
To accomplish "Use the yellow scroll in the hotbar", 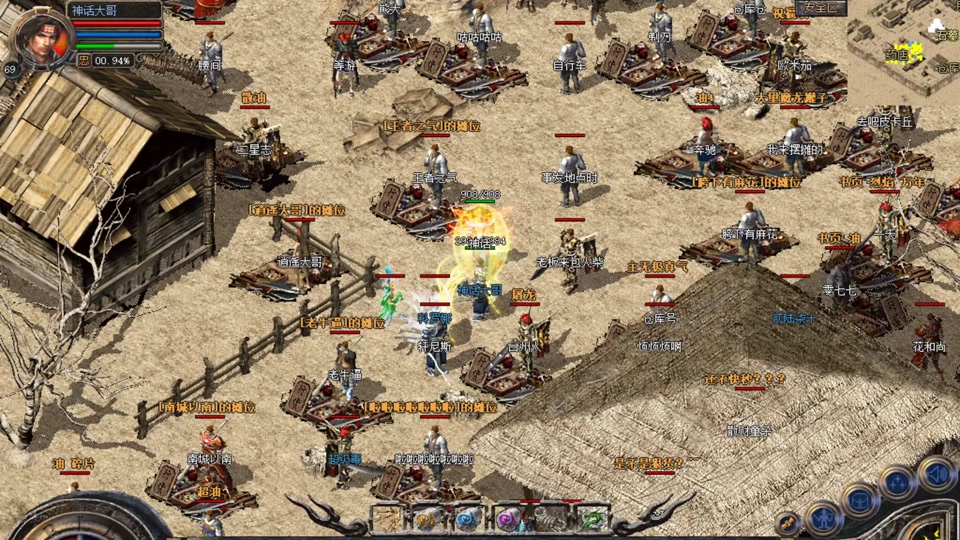I will tap(427, 520).
